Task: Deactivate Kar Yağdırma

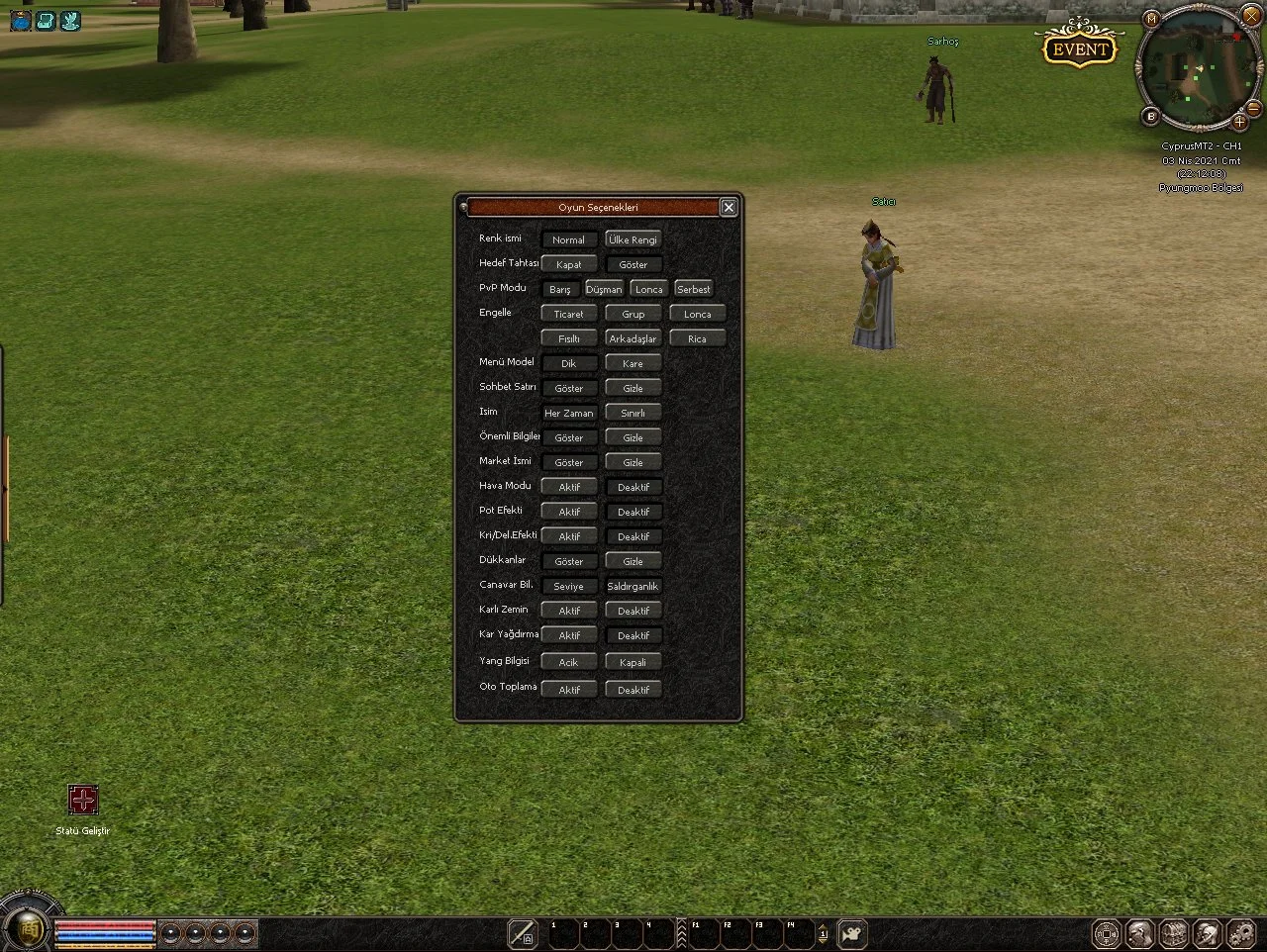Action: click(633, 635)
